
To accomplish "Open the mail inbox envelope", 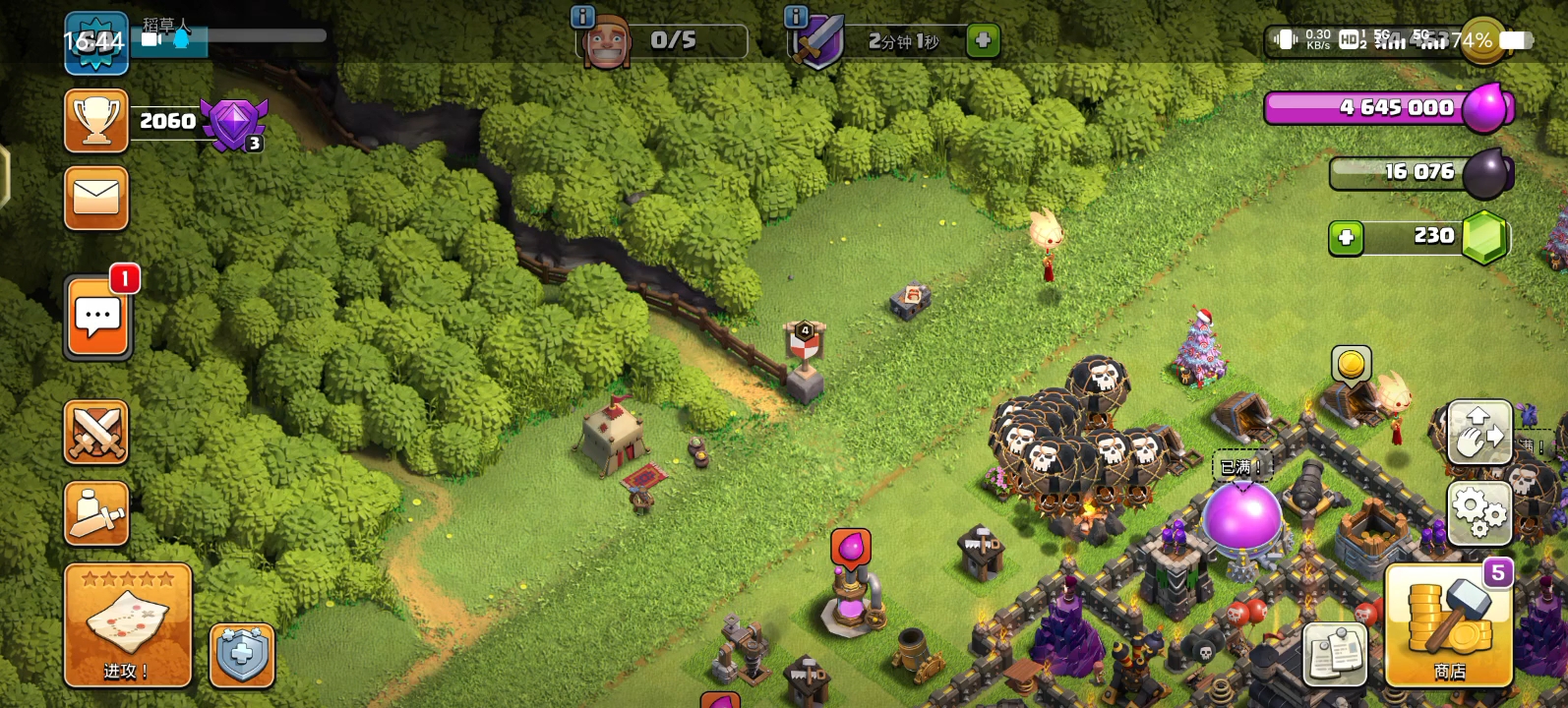I will click(96, 198).
